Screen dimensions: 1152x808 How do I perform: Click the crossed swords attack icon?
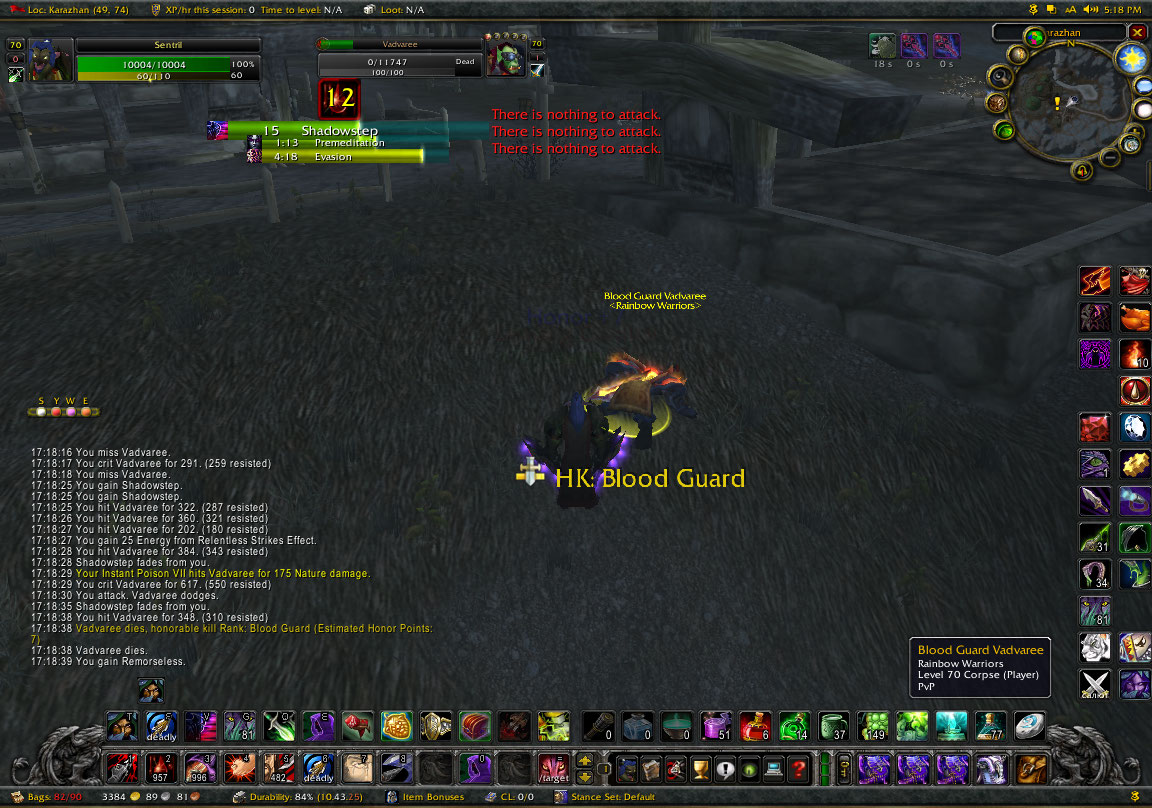pyautogui.click(x=1094, y=684)
